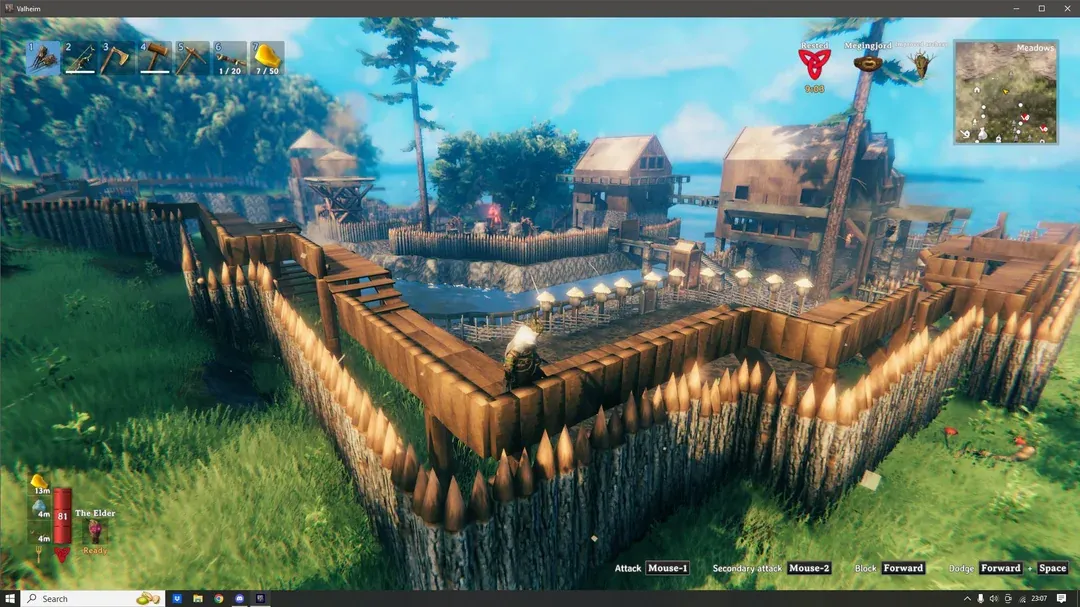Select the yellow food buff icon
Image resolution: width=1080 pixels, height=607 pixels.
[40, 481]
